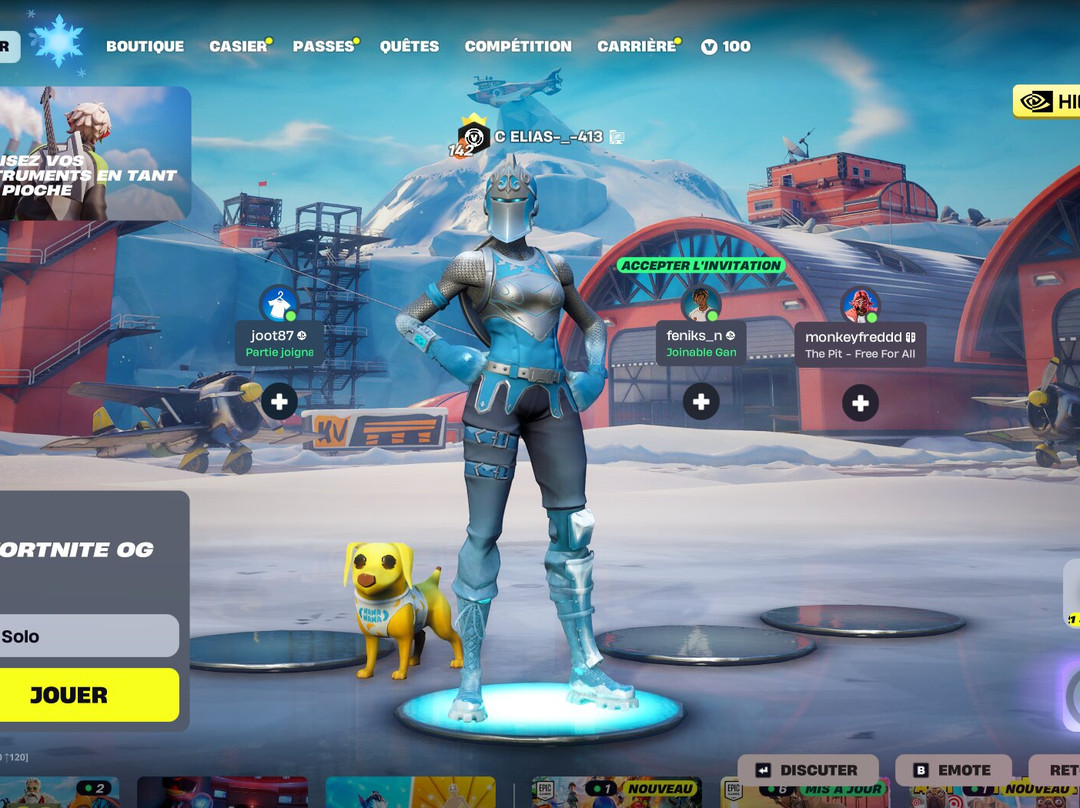This screenshot has height=808, width=1080.
Task: Go to the Quêtes tab
Action: coord(409,46)
